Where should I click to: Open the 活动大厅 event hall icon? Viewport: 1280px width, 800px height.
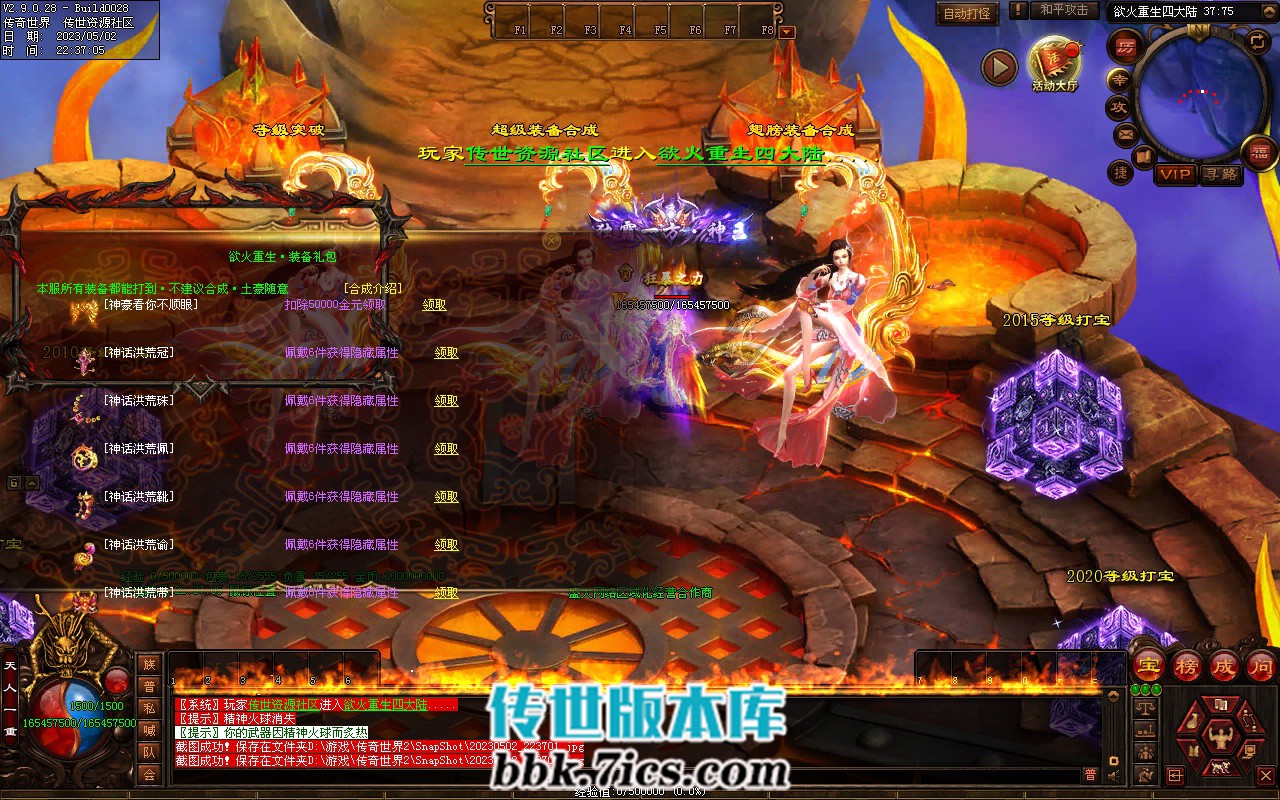click(x=1055, y=61)
